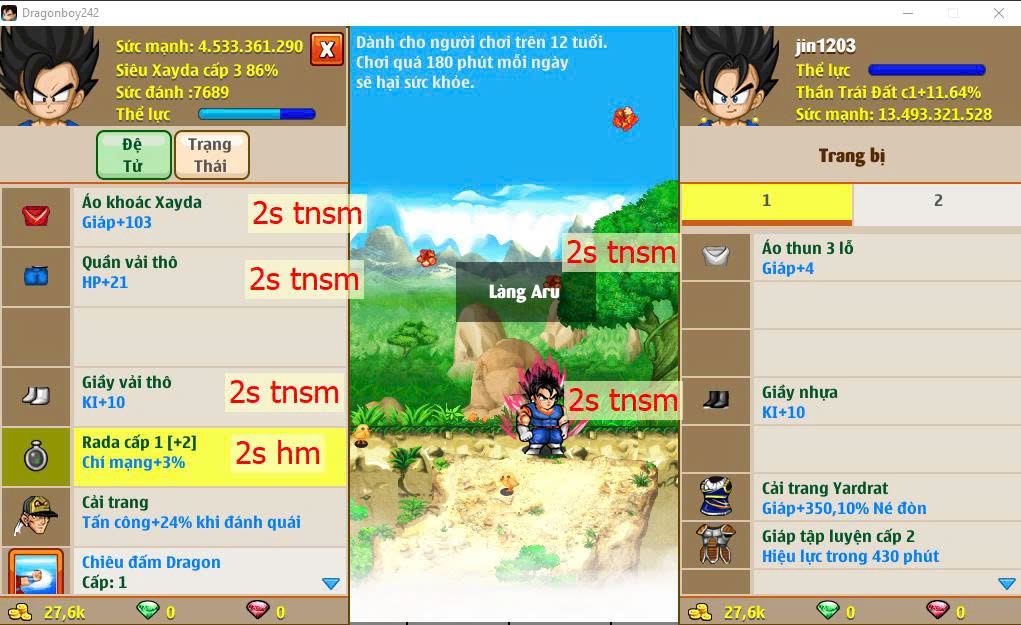
Task: Select the Chiêu đấm Dragon skill
Action: pyautogui.click(x=175, y=570)
